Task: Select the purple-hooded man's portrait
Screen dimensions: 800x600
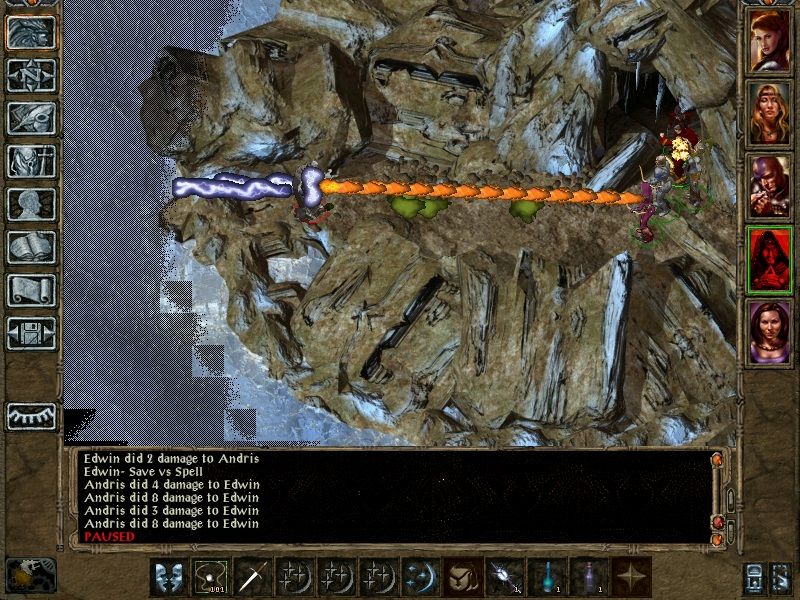Action: click(x=770, y=187)
